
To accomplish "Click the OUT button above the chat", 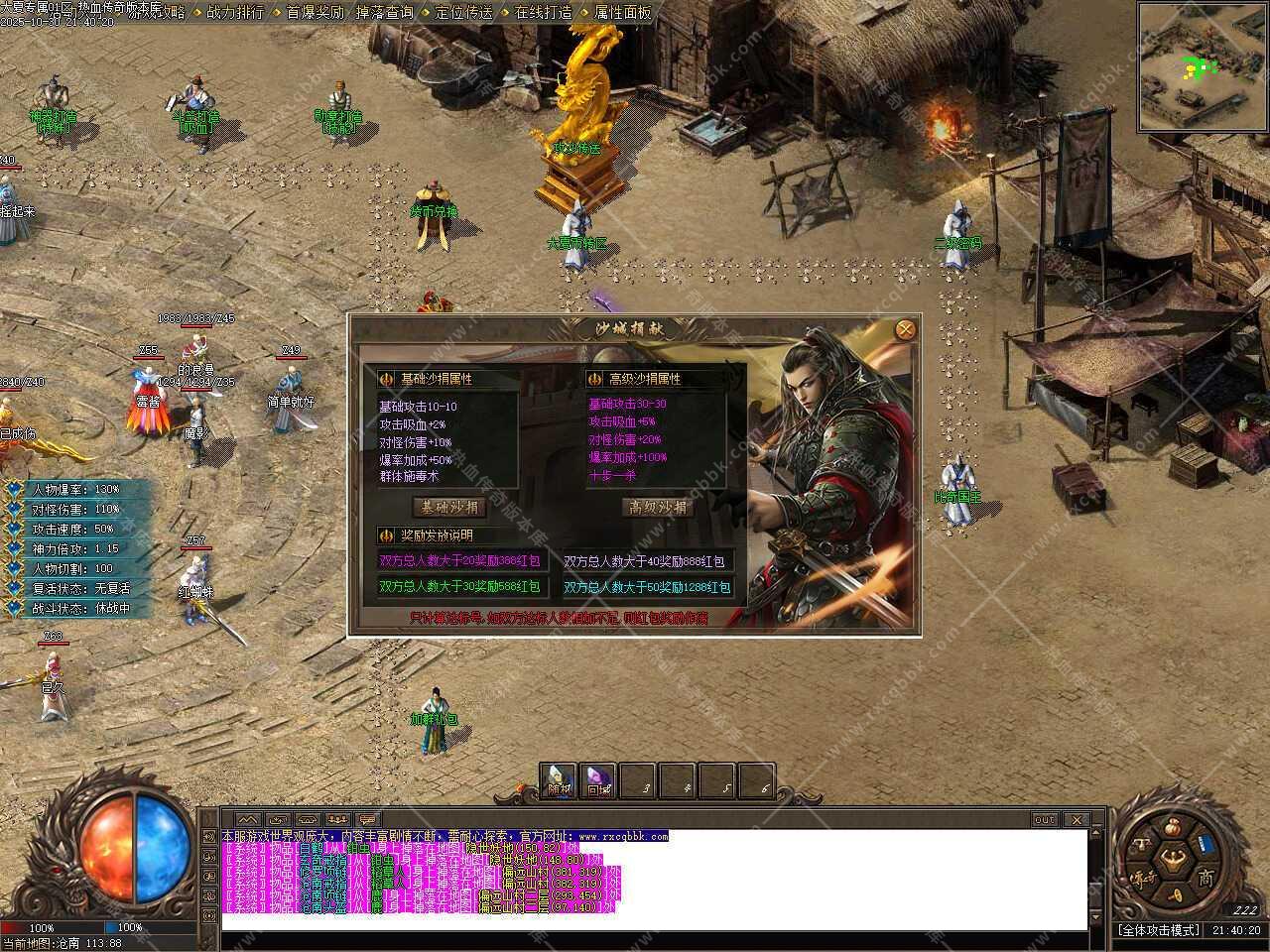I will [x=1045, y=820].
